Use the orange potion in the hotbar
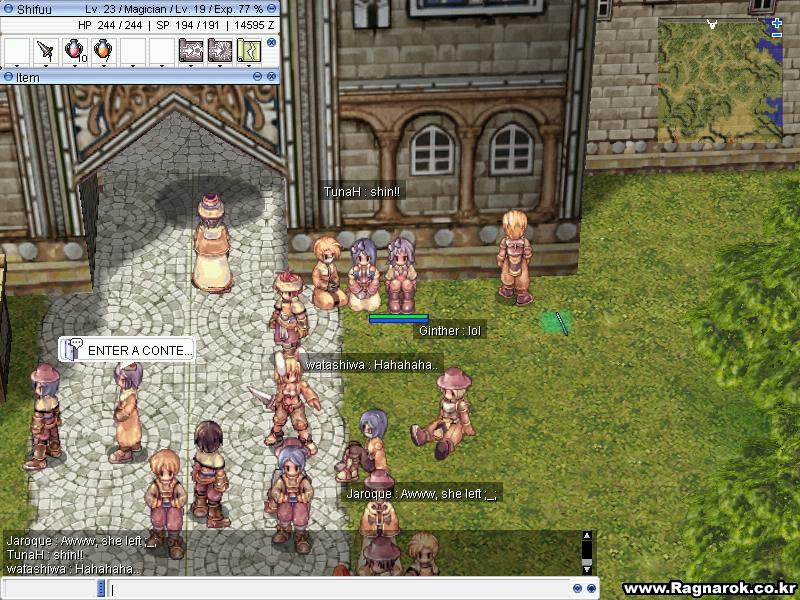The image size is (800, 600). (102, 50)
